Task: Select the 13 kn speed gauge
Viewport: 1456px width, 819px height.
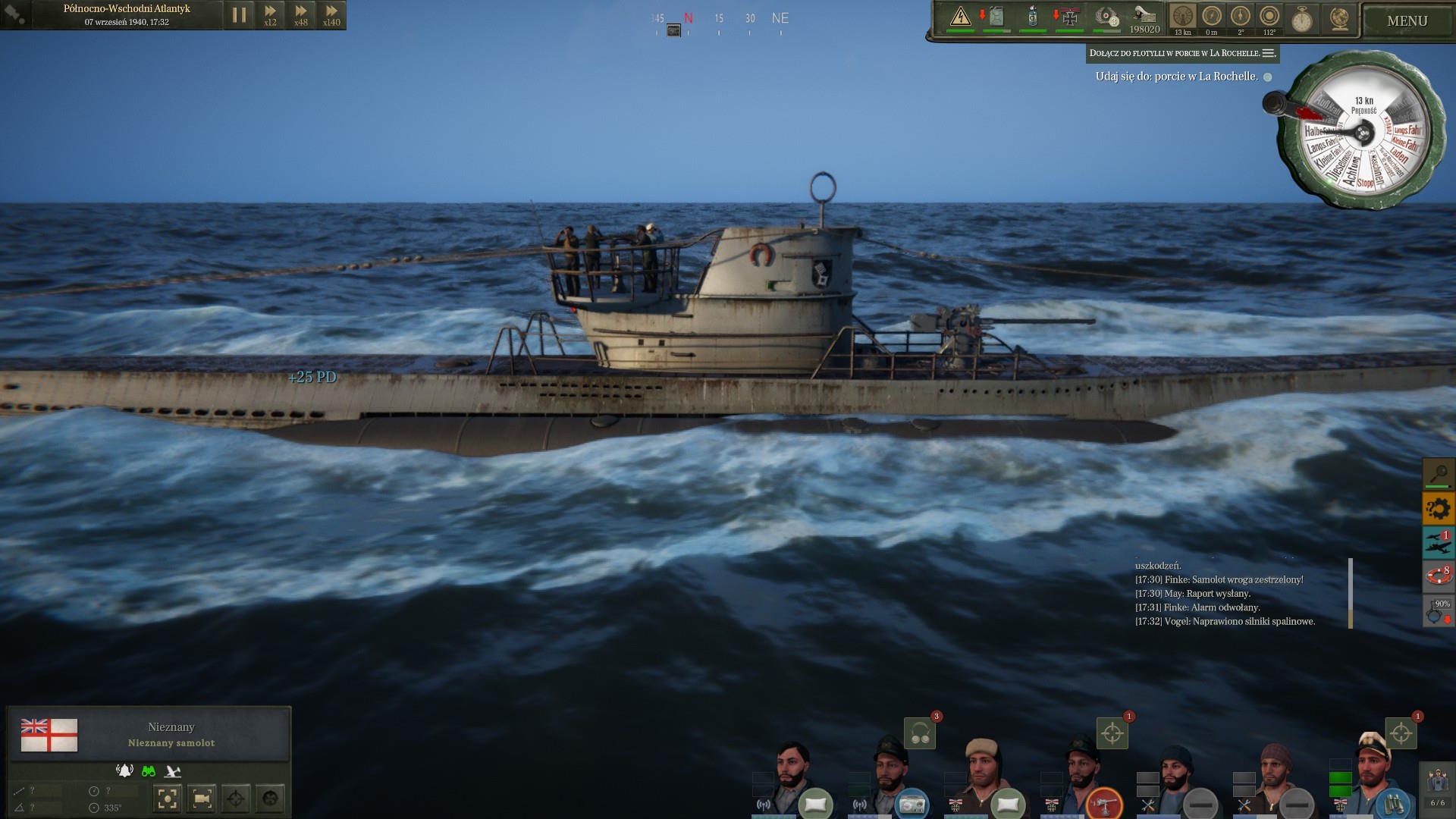Action: coord(1182,18)
